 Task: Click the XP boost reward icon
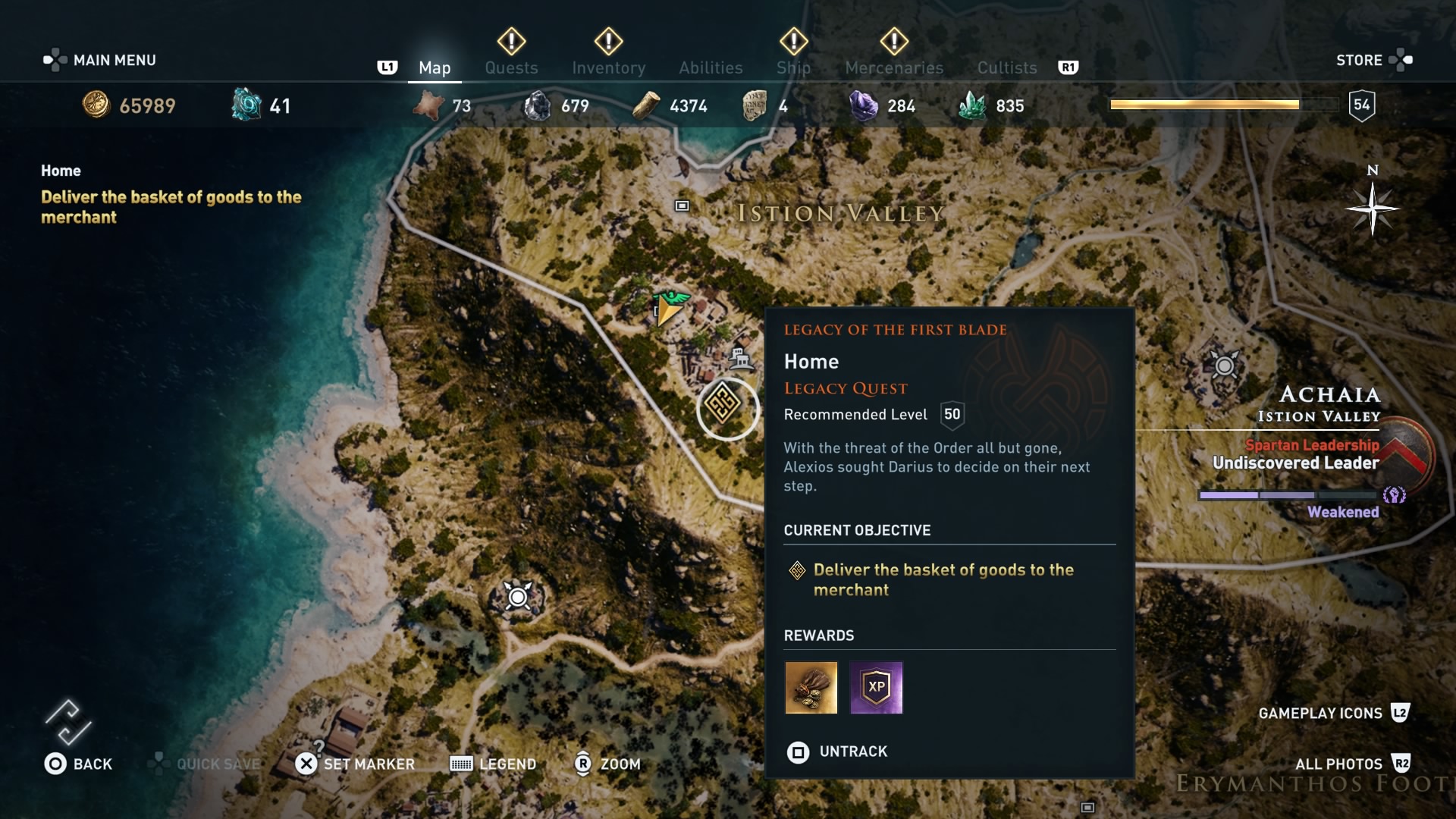click(x=877, y=688)
